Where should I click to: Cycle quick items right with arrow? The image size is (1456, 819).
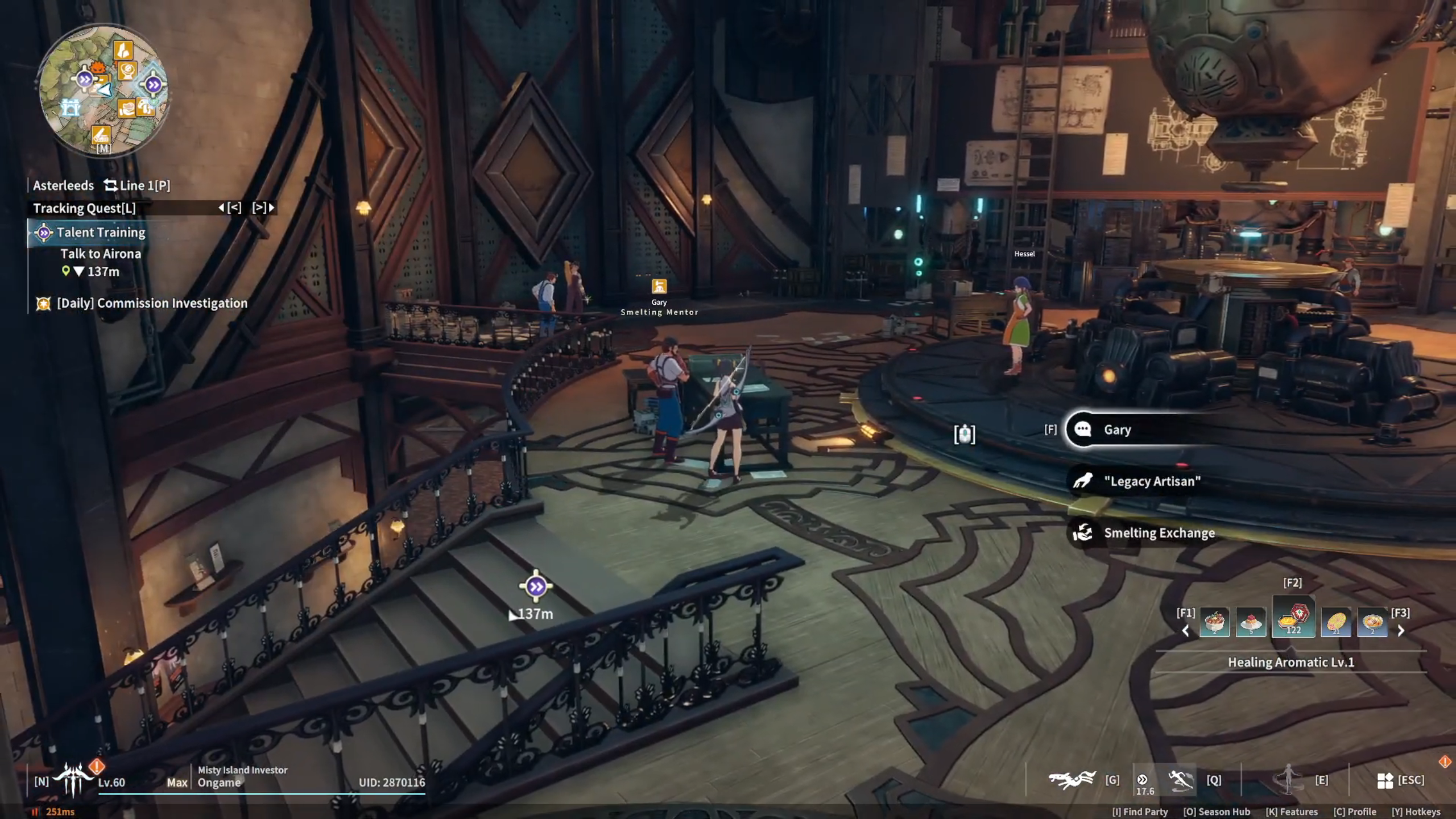click(1401, 630)
